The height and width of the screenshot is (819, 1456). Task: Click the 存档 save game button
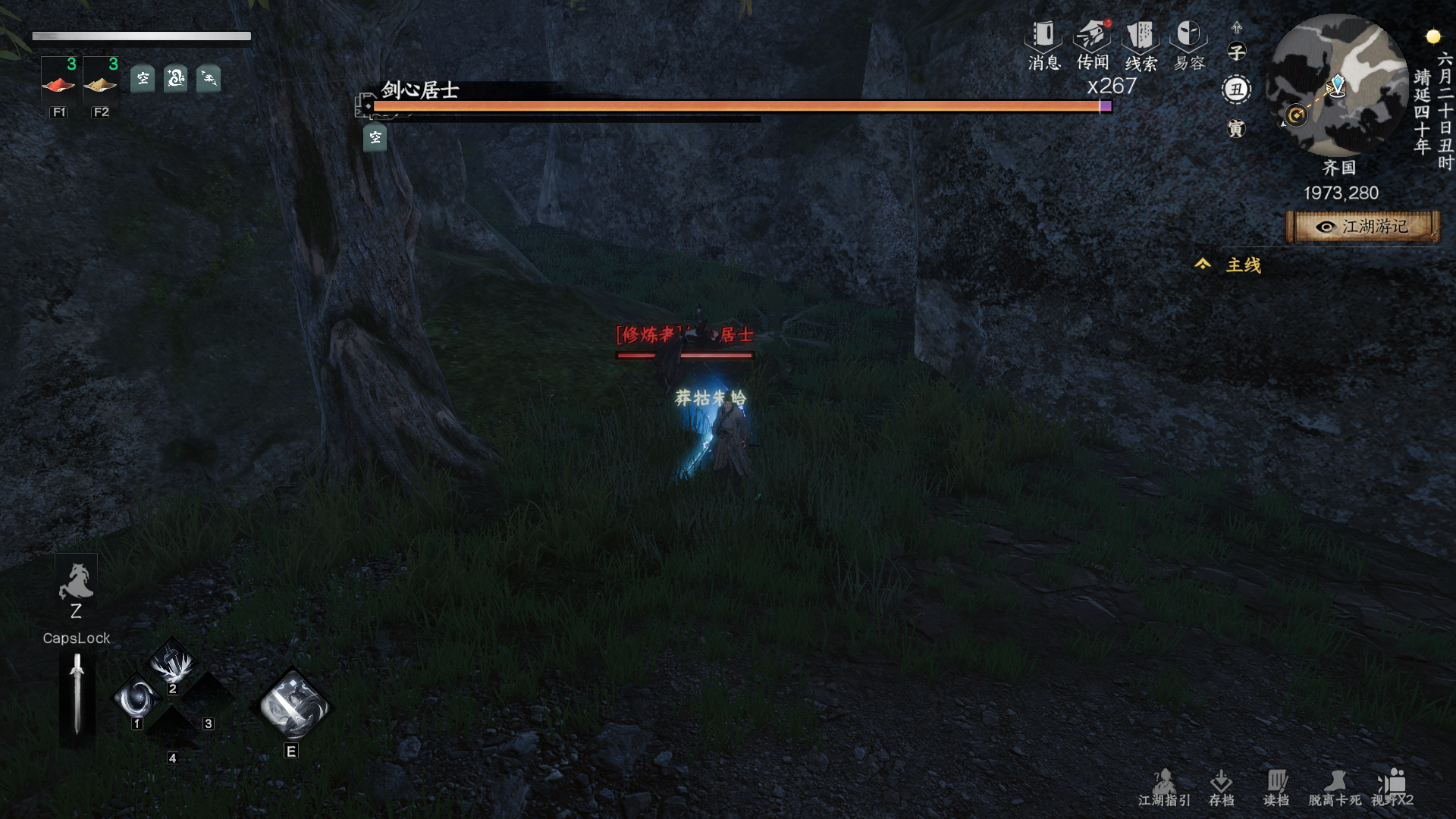pos(1221,788)
